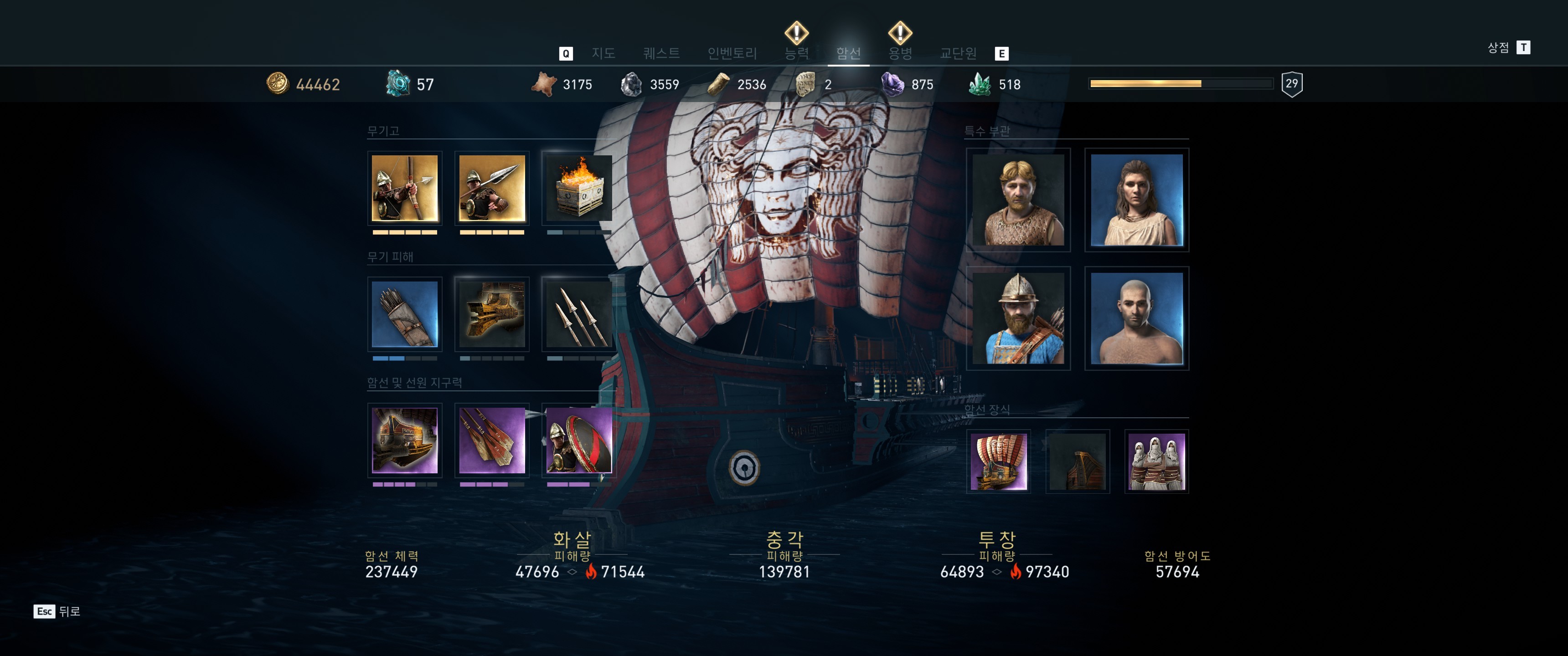The image size is (1568, 656).
Task: Open the 교단원 cultists tab
Action: pyautogui.click(x=958, y=54)
